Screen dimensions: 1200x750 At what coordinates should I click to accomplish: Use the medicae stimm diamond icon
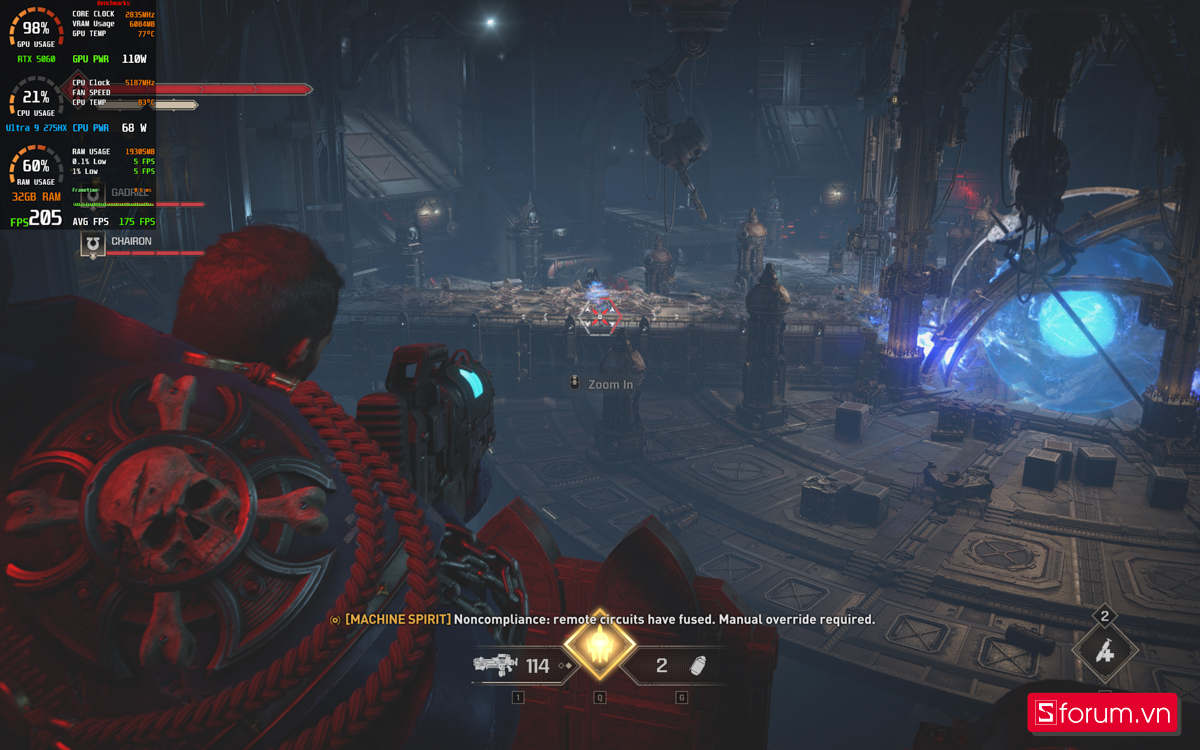[1104, 651]
